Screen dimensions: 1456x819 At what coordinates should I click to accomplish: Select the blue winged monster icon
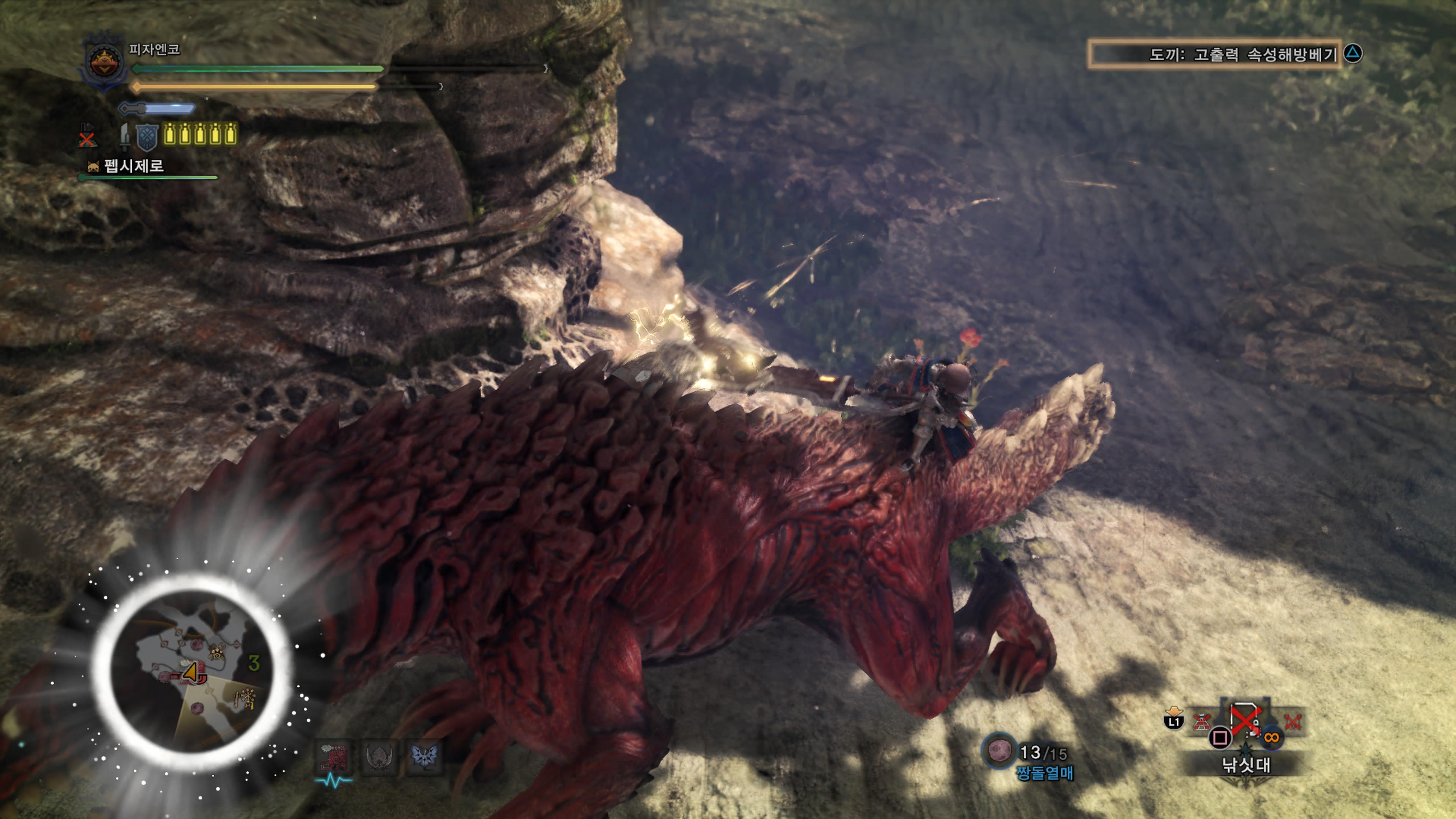(424, 756)
